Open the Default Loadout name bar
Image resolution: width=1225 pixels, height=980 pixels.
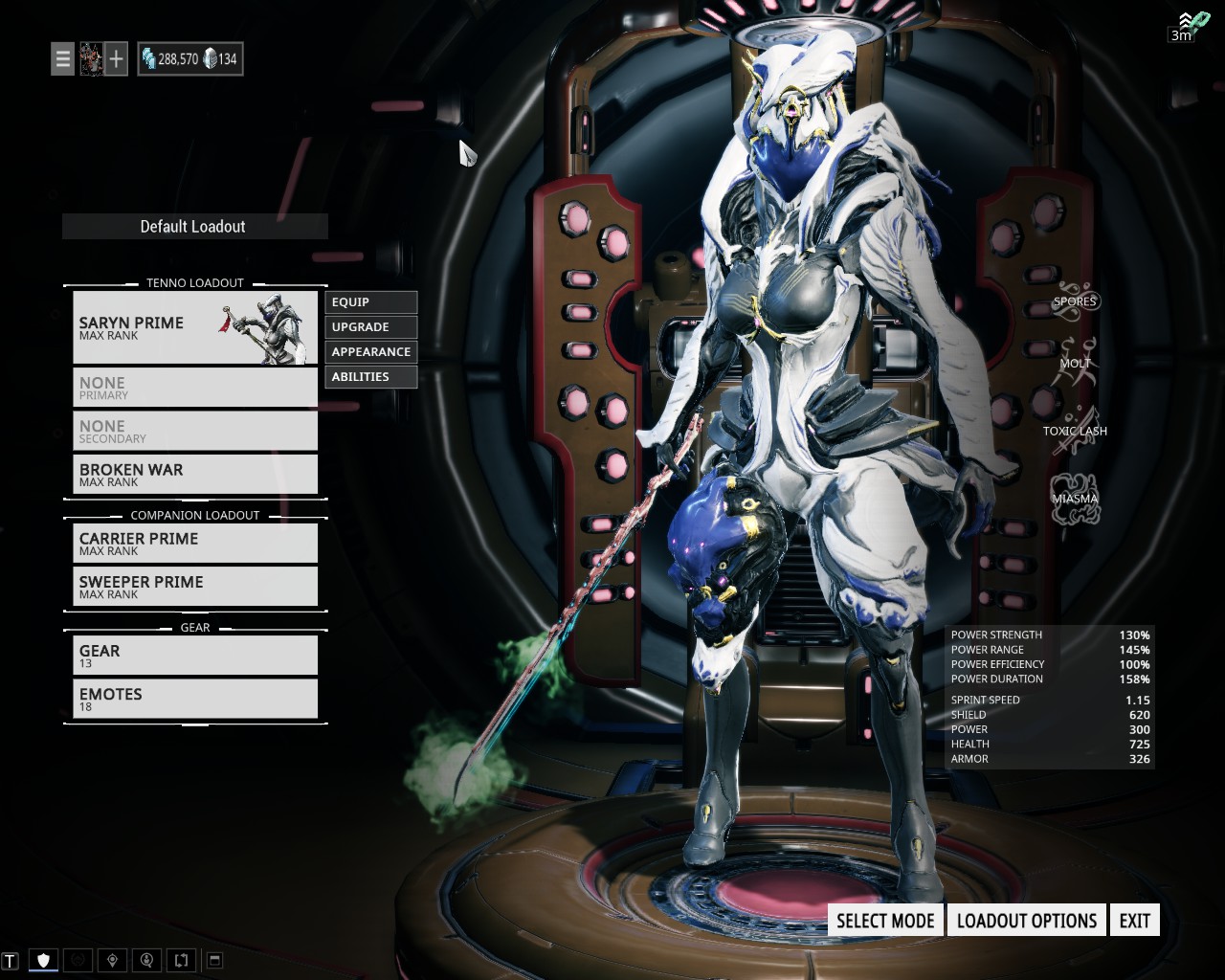click(x=194, y=227)
